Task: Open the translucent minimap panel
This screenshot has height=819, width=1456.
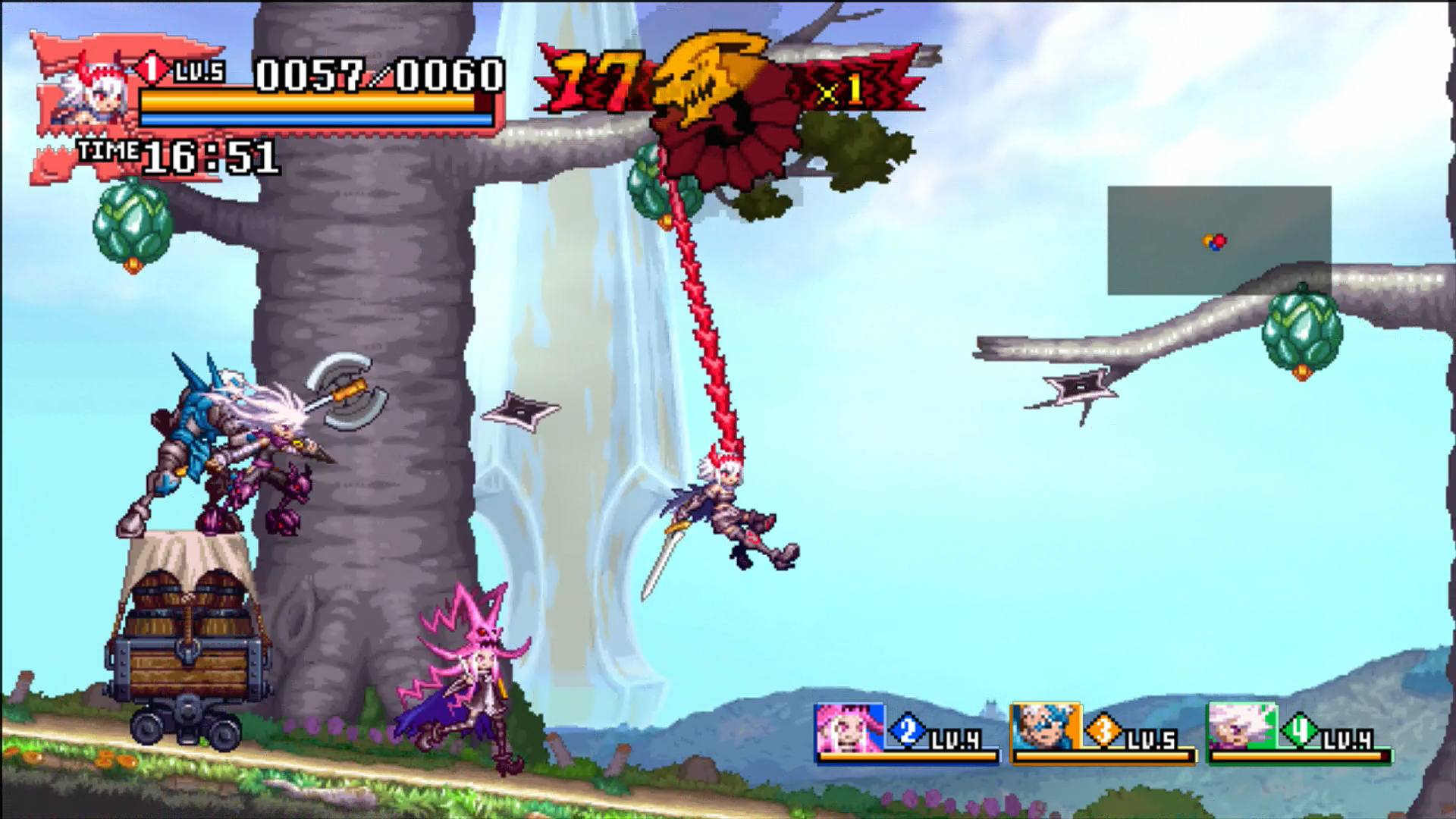Action: 1219,240
